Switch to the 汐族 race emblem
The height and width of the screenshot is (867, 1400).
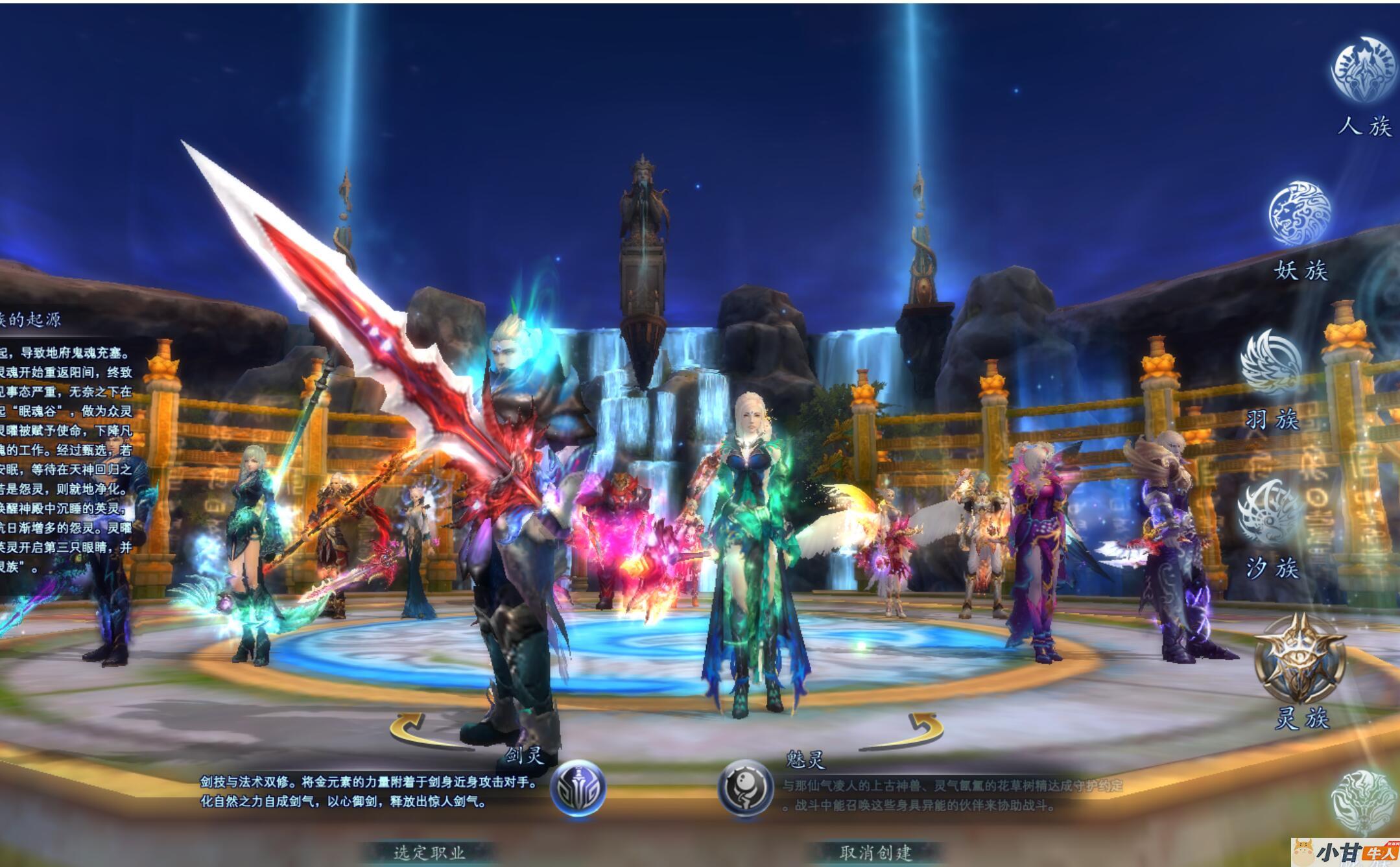point(1270,513)
